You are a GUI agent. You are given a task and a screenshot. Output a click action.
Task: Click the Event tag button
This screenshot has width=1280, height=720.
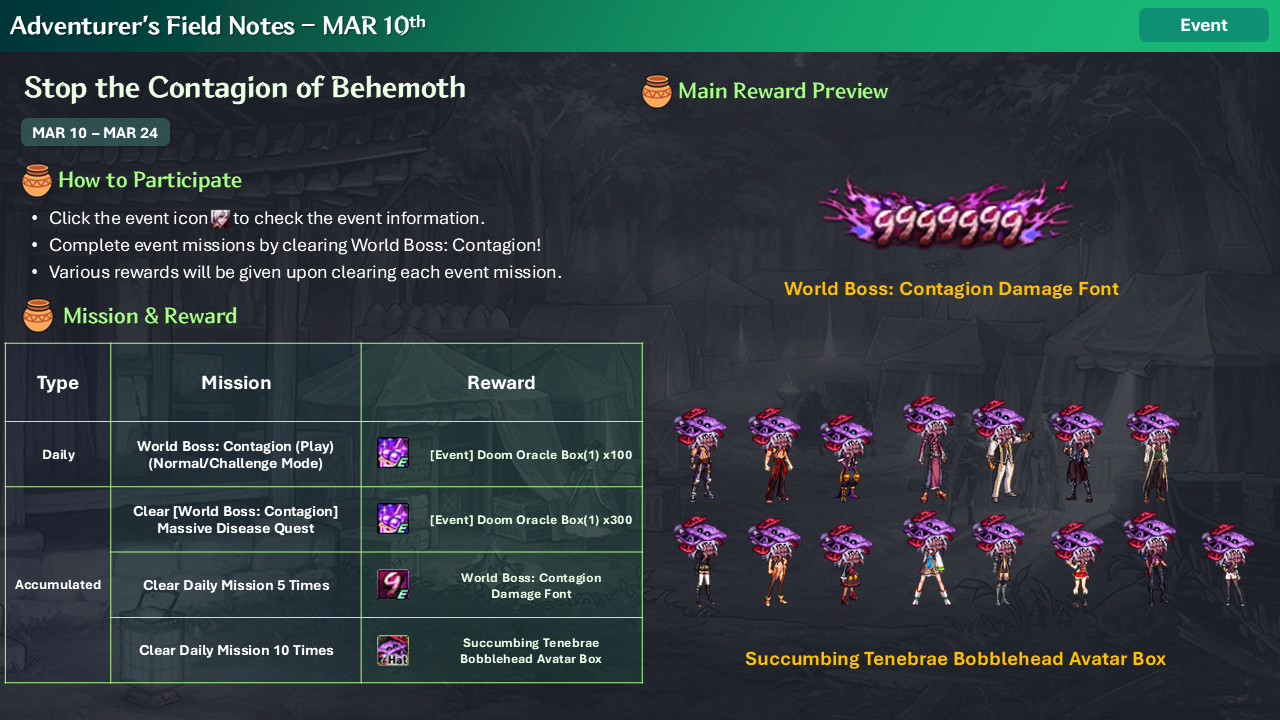pos(1203,25)
